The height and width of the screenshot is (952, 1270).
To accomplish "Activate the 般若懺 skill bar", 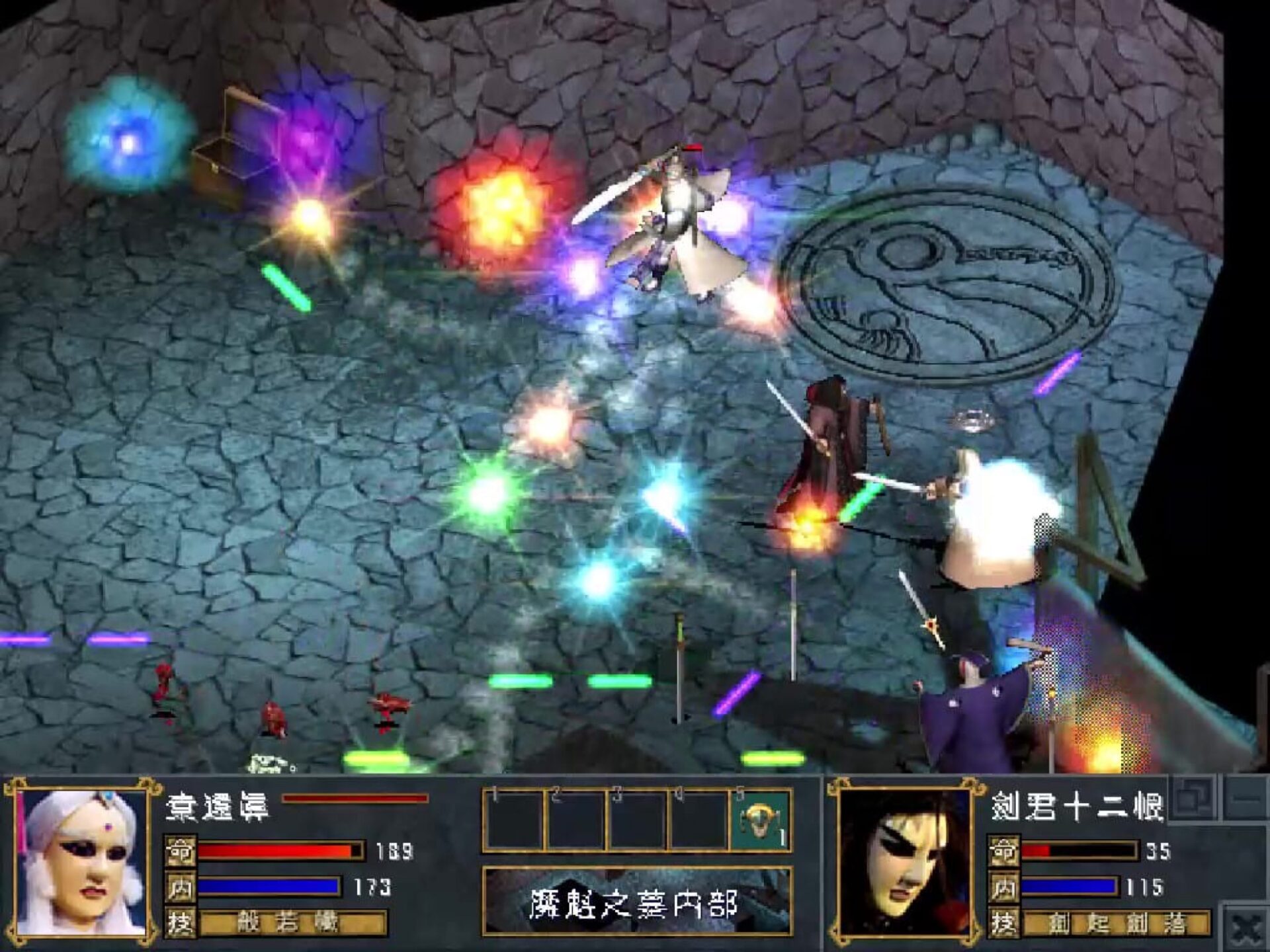I will [292, 923].
